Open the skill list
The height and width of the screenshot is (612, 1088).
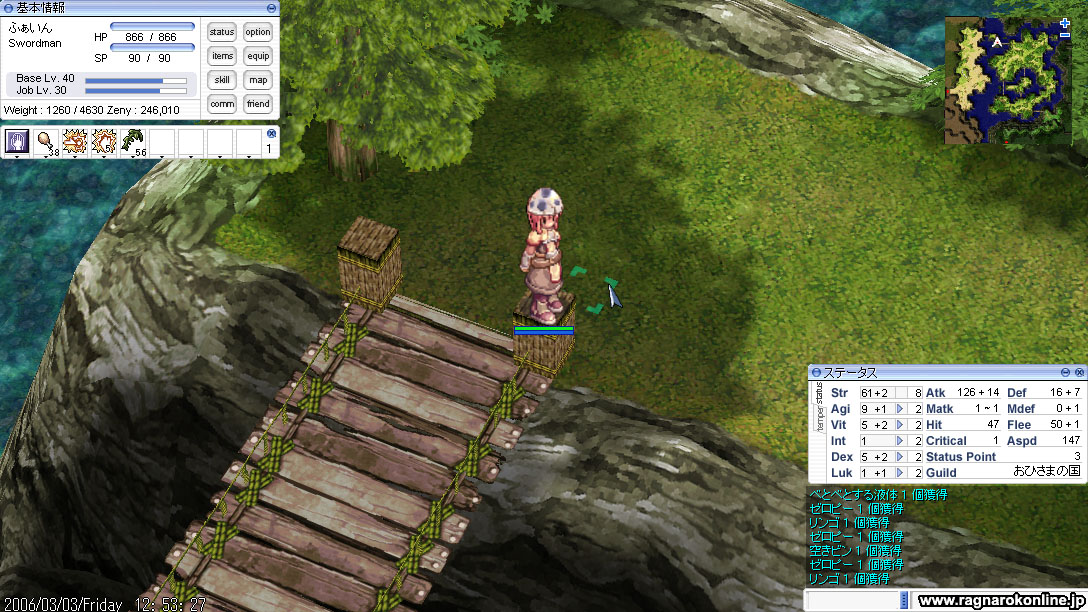(222, 80)
